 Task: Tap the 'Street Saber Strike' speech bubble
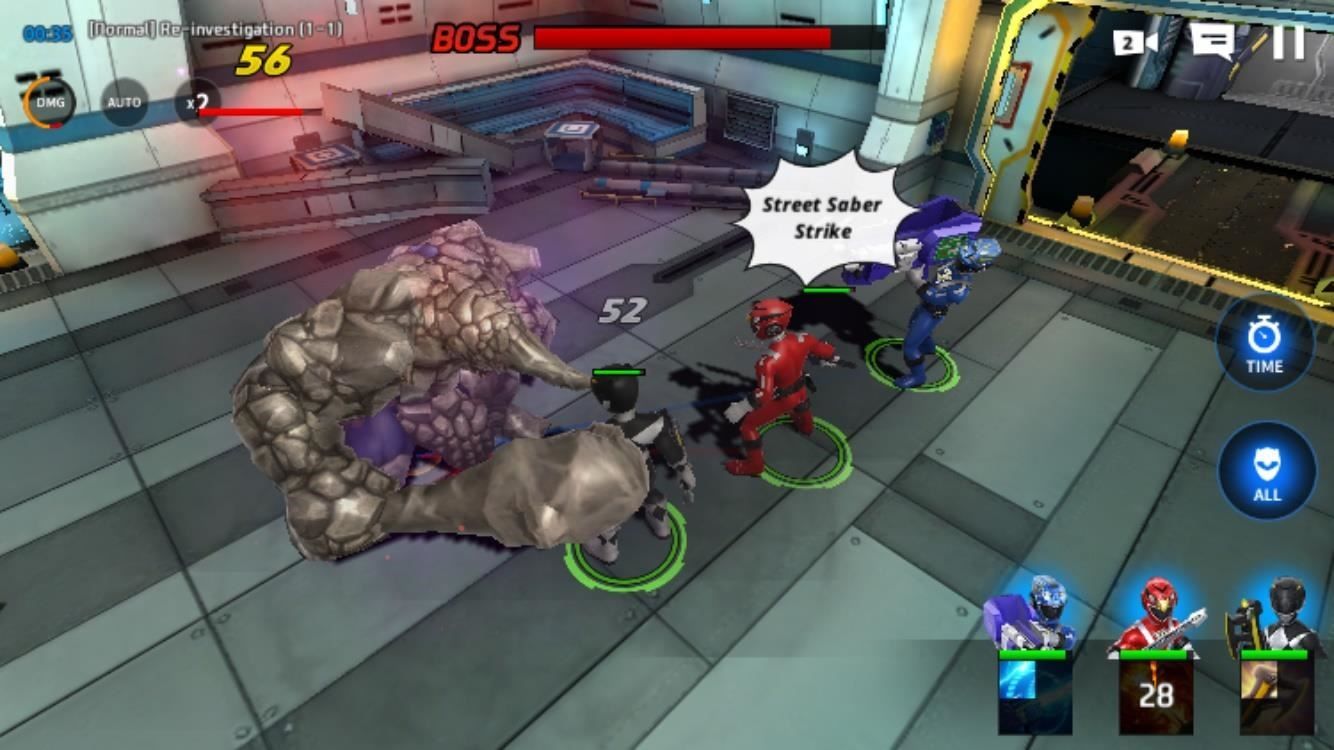(820, 214)
